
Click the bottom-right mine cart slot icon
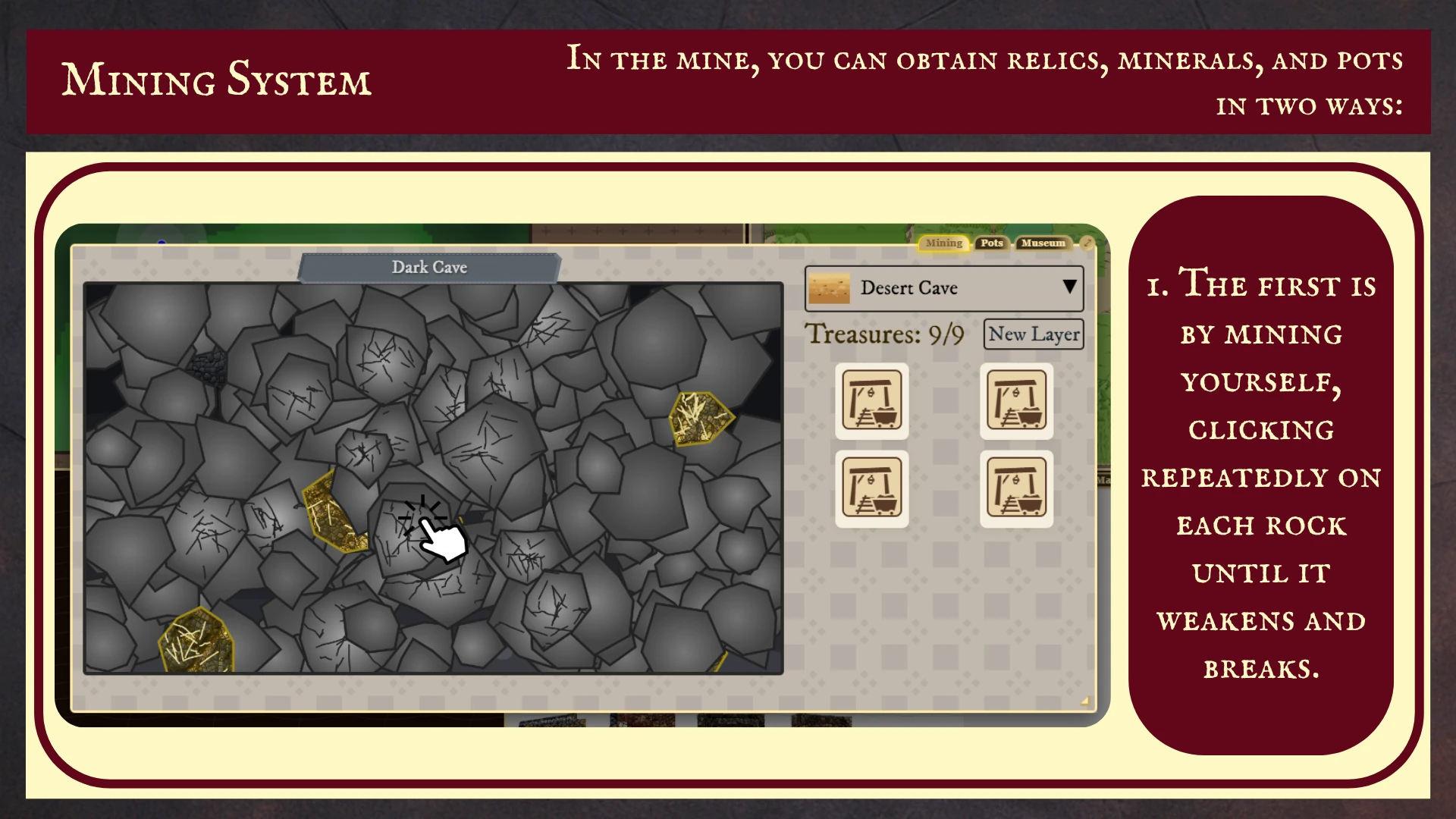pos(1016,488)
